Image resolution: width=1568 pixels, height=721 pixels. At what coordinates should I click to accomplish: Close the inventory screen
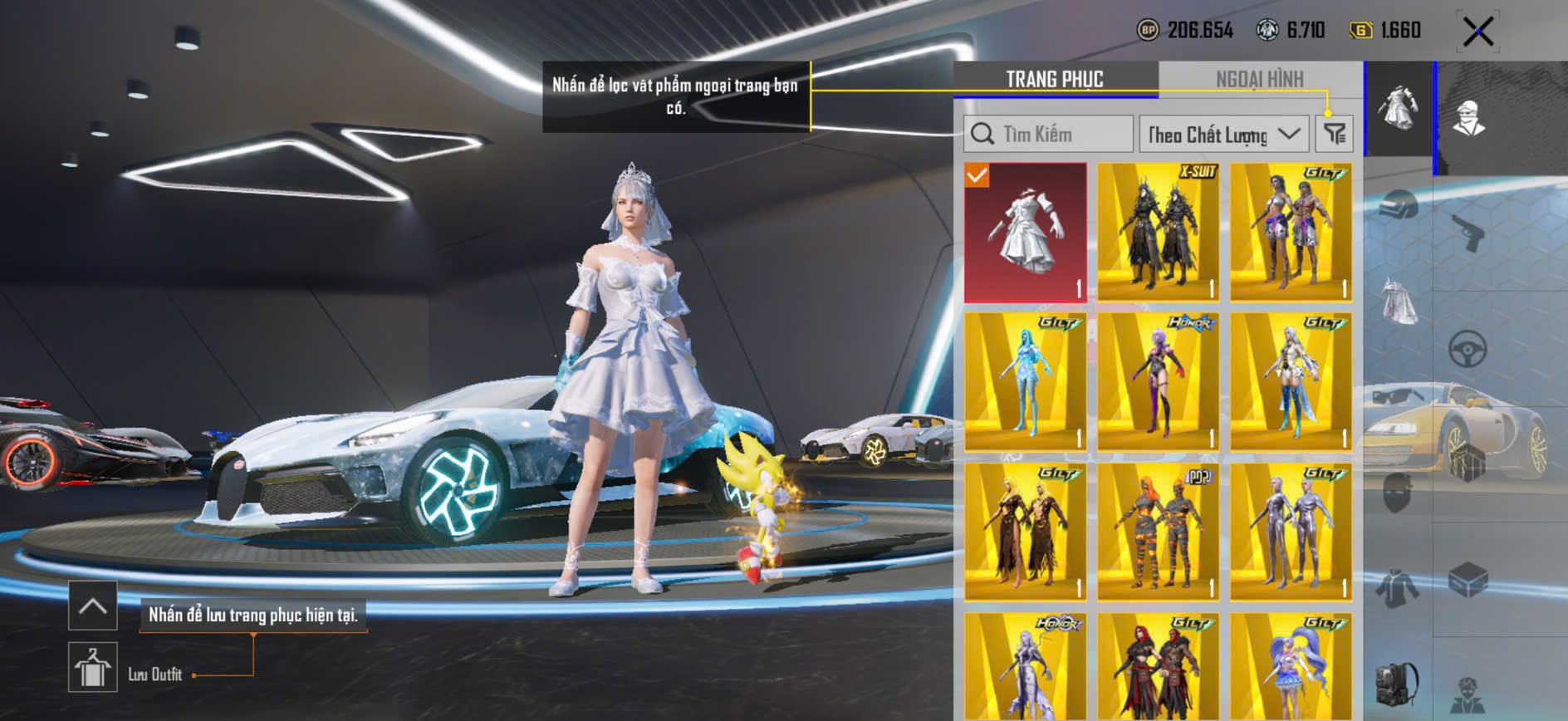1478,32
